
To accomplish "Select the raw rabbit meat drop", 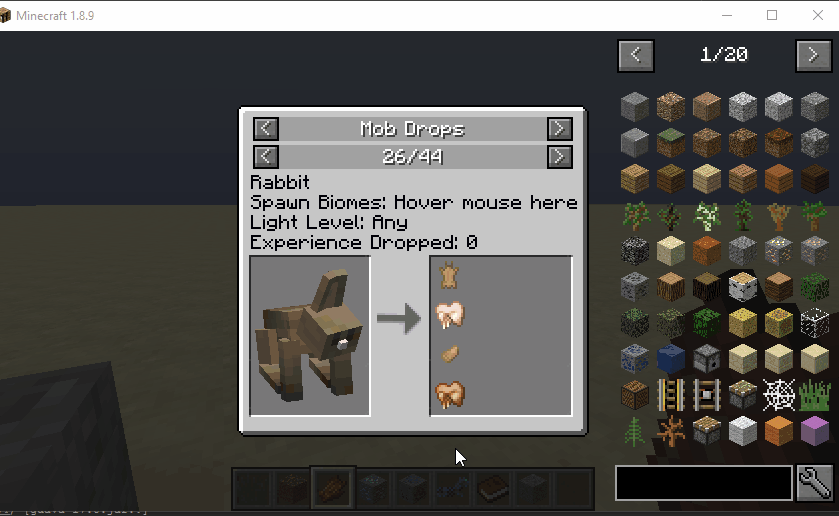I will click(450, 316).
